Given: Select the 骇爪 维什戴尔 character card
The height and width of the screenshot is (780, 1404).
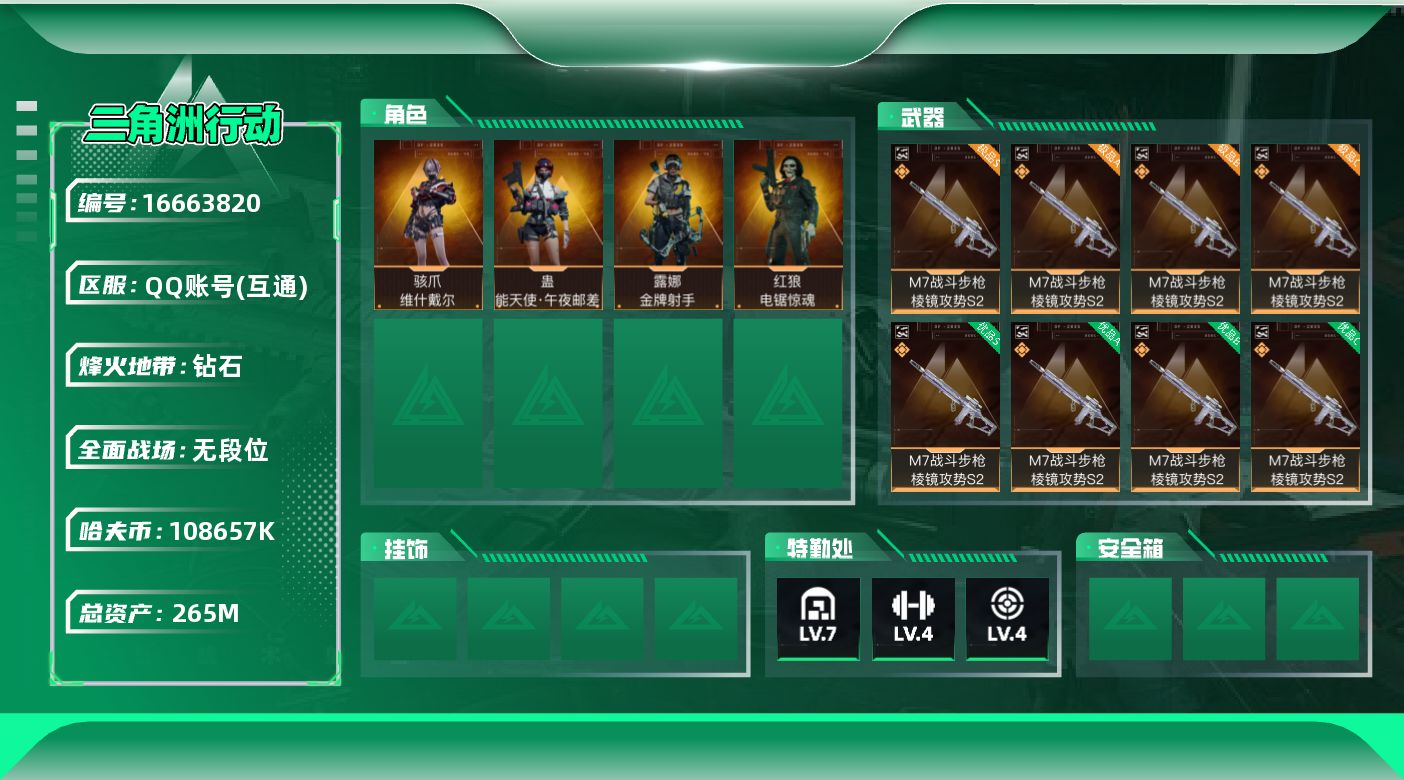Looking at the screenshot, I should pyautogui.click(x=428, y=224).
